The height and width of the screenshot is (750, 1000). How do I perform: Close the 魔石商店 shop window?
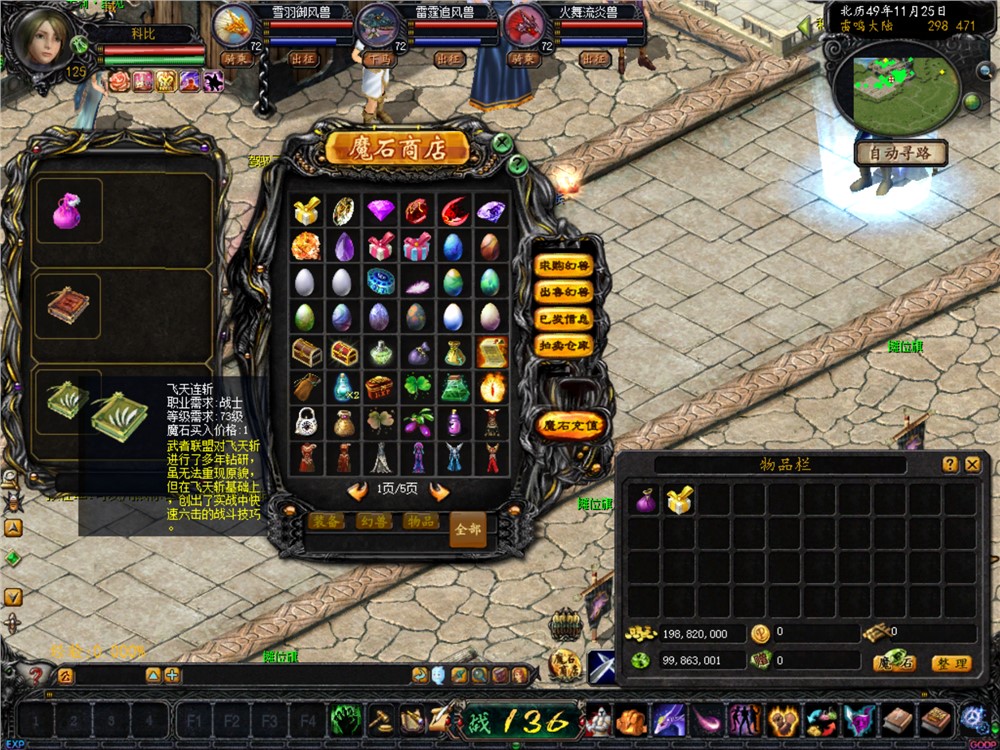tap(503, 143)
